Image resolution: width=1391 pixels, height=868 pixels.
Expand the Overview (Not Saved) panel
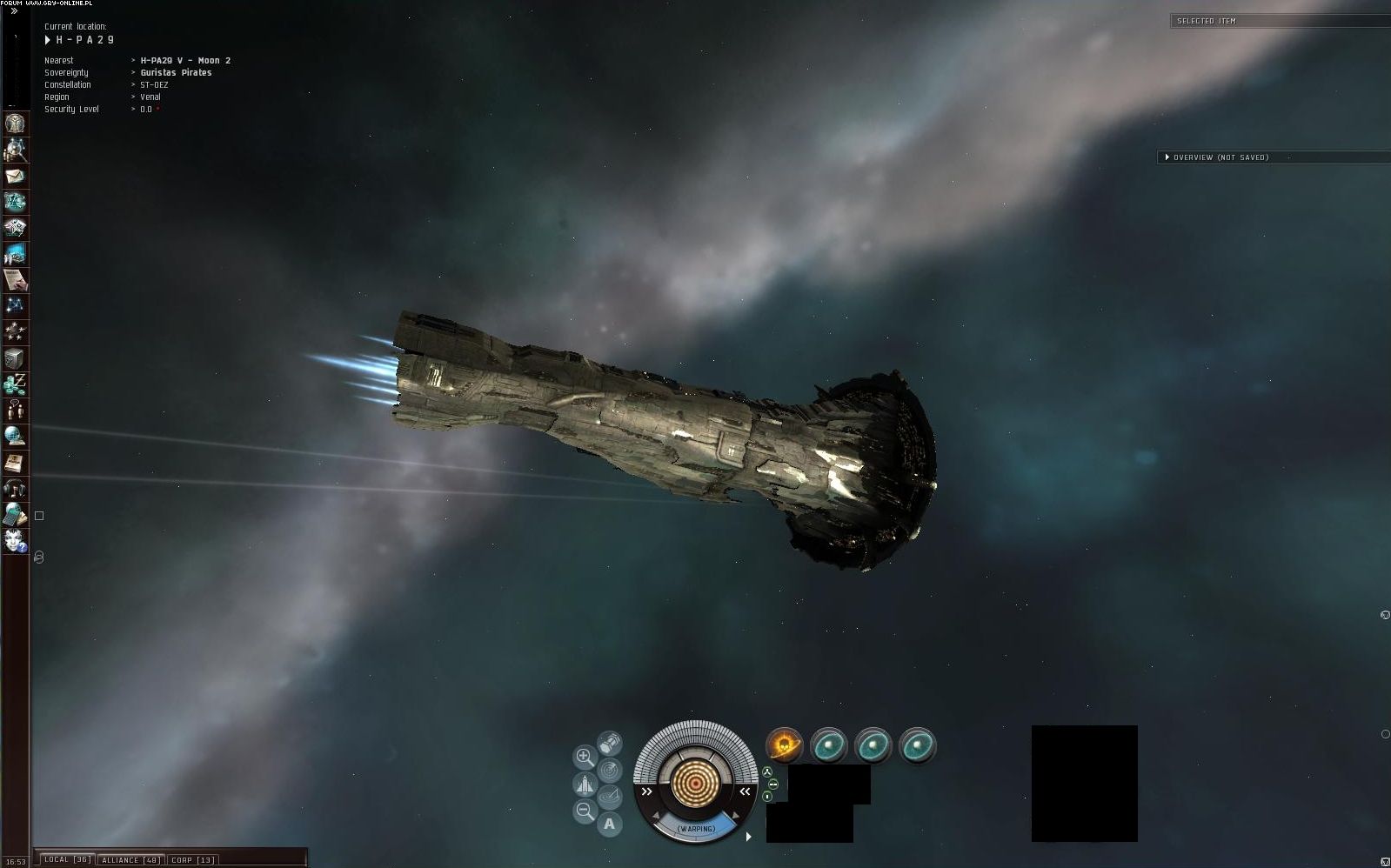(x=1167, y=157)
